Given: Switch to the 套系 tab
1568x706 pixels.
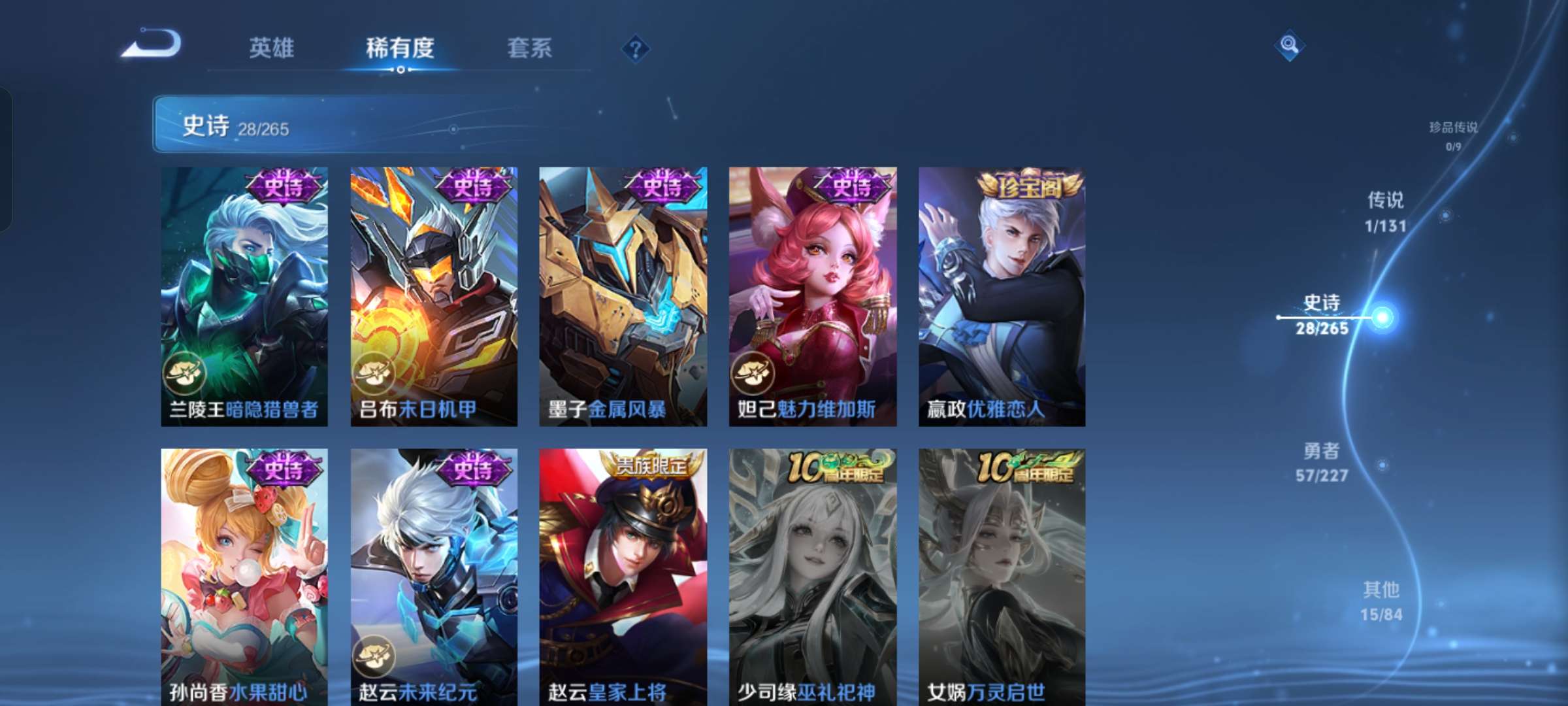Looking at the screenshot, I should (530, 48).
